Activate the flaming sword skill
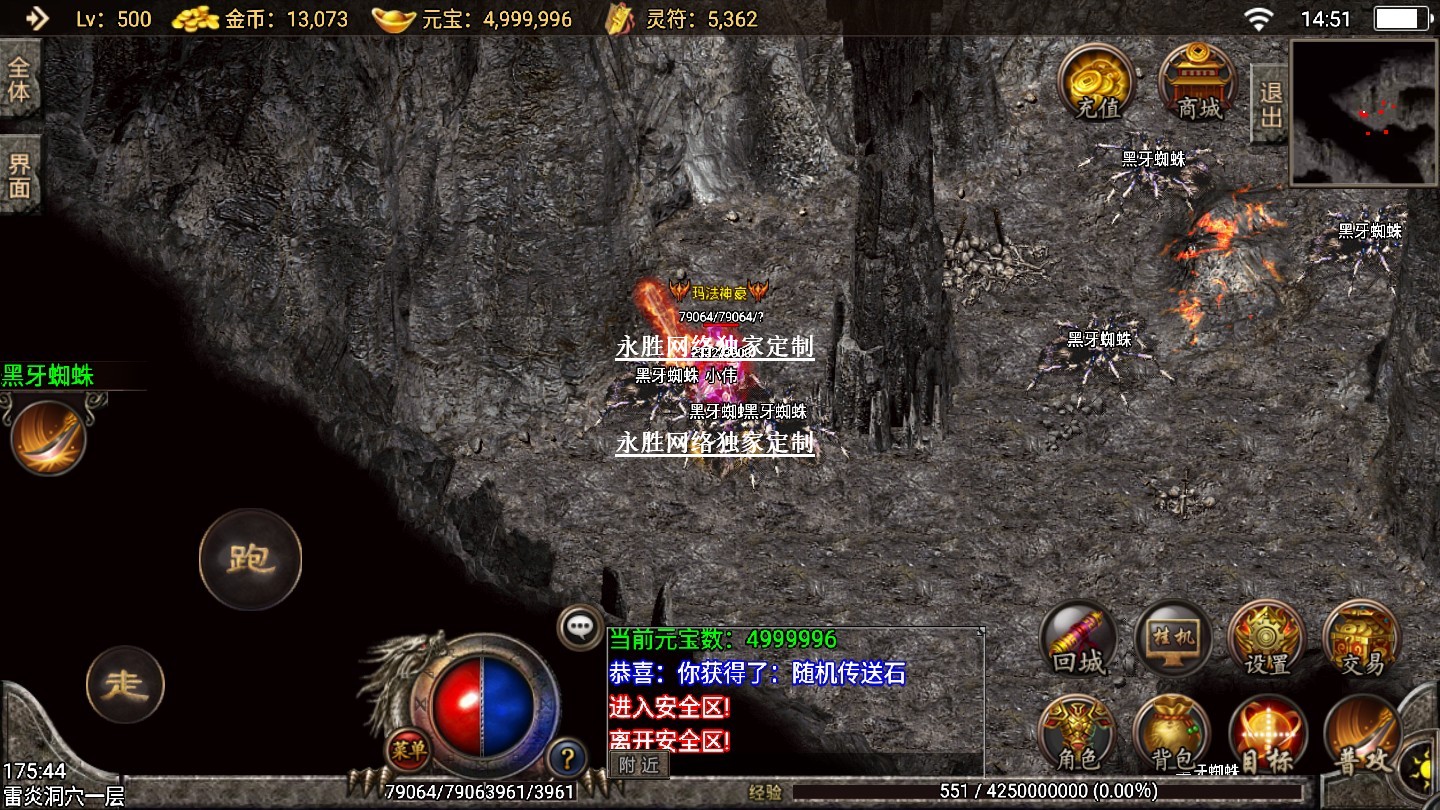This screenshot has height=810, width=1440. click(x=49, y=436)
